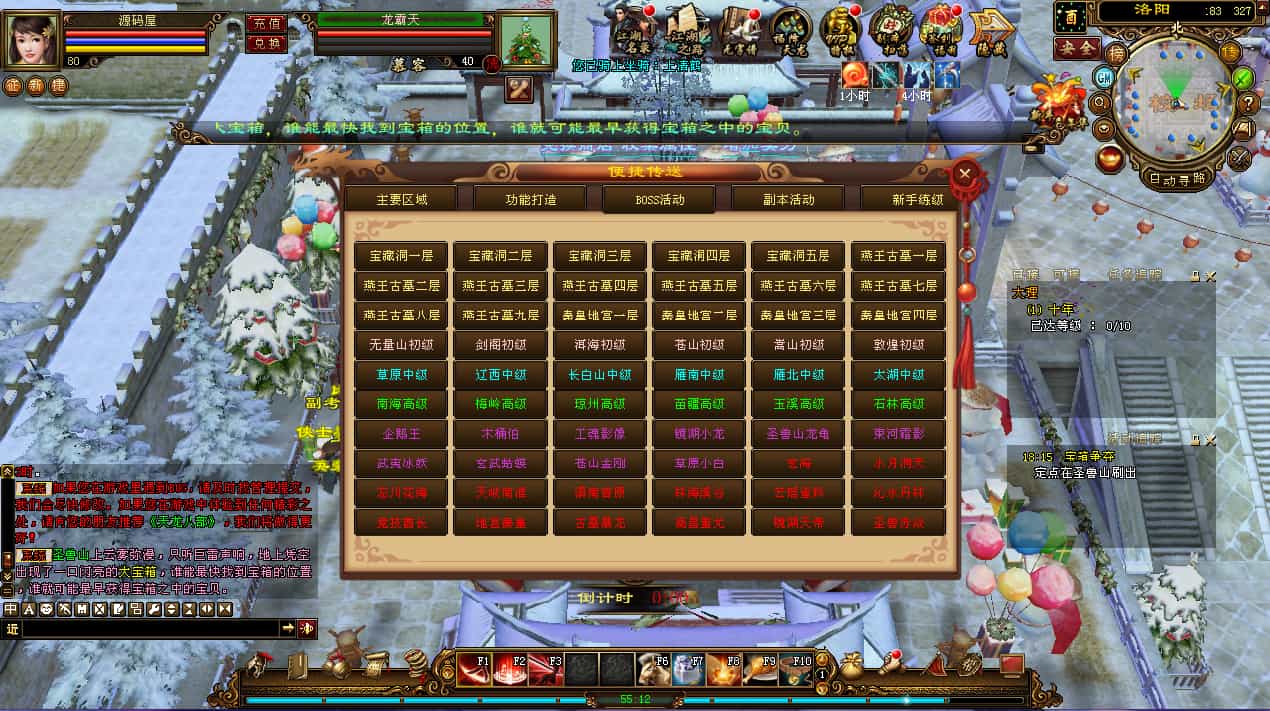1270x711 pixels.
Task: Choose the 苗疆高级 destination
Action: point(699,404)
